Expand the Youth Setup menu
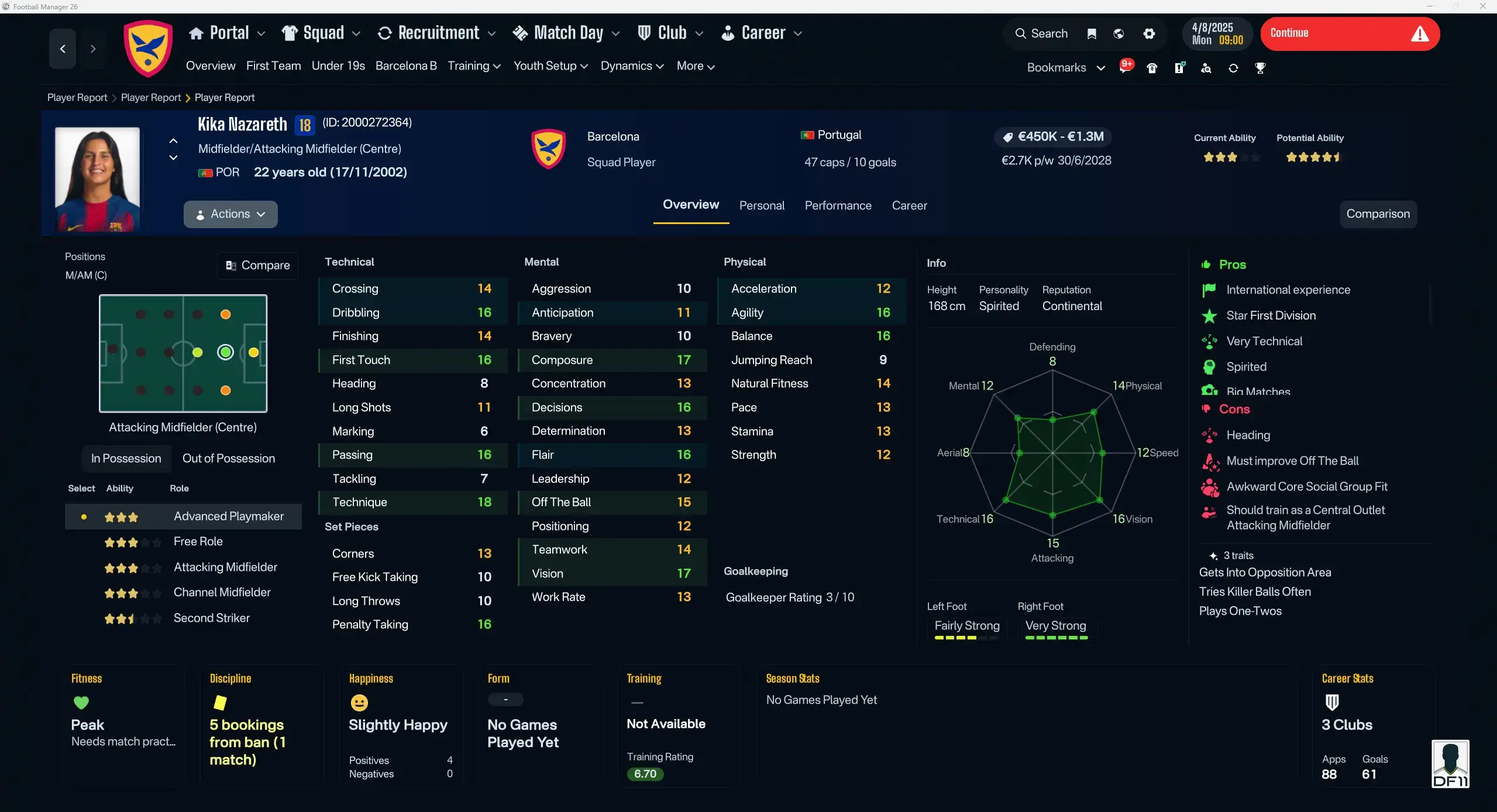The image size is (1497, 812). pos(549,66)
